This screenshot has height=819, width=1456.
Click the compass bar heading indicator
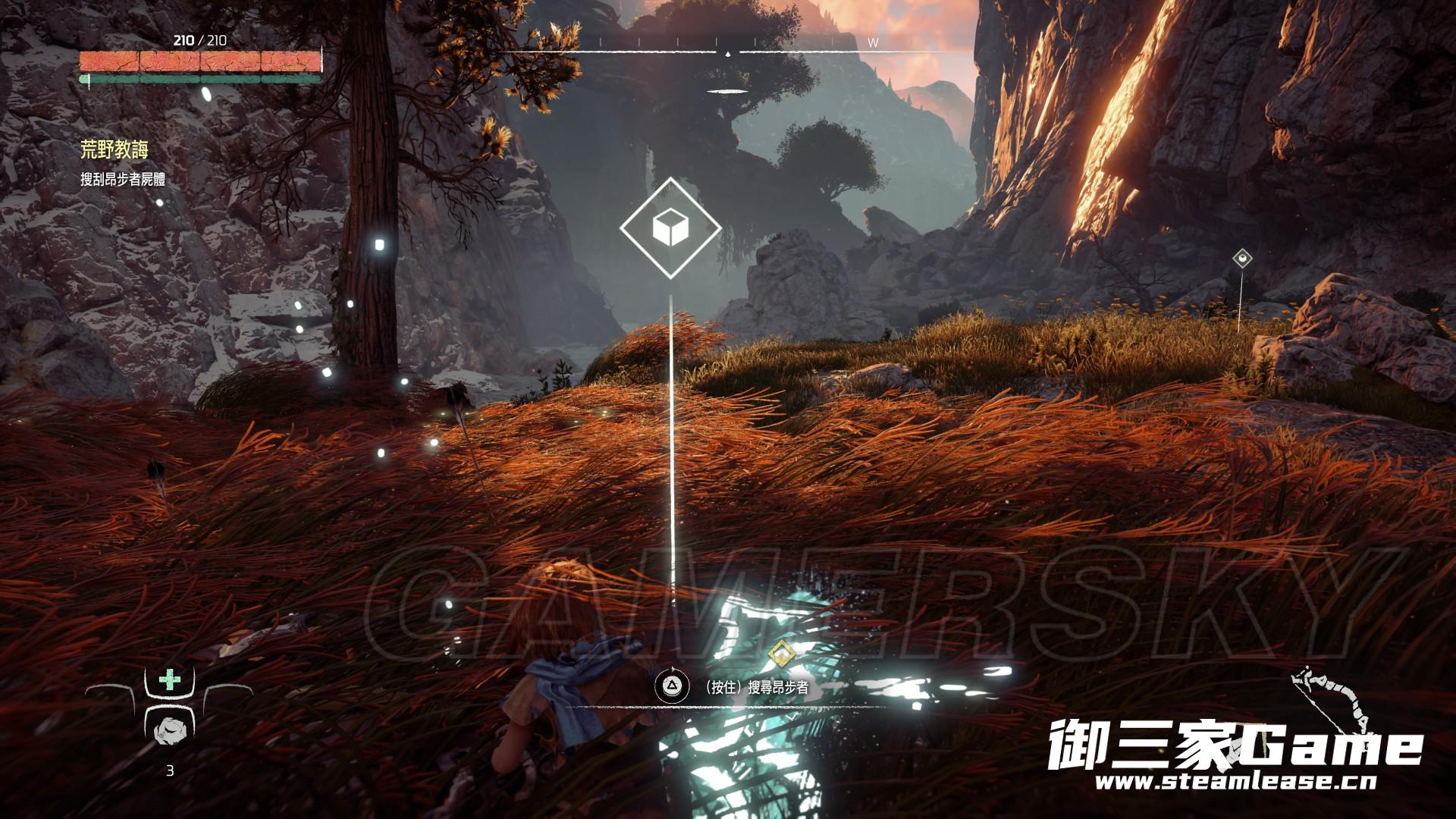728,54
